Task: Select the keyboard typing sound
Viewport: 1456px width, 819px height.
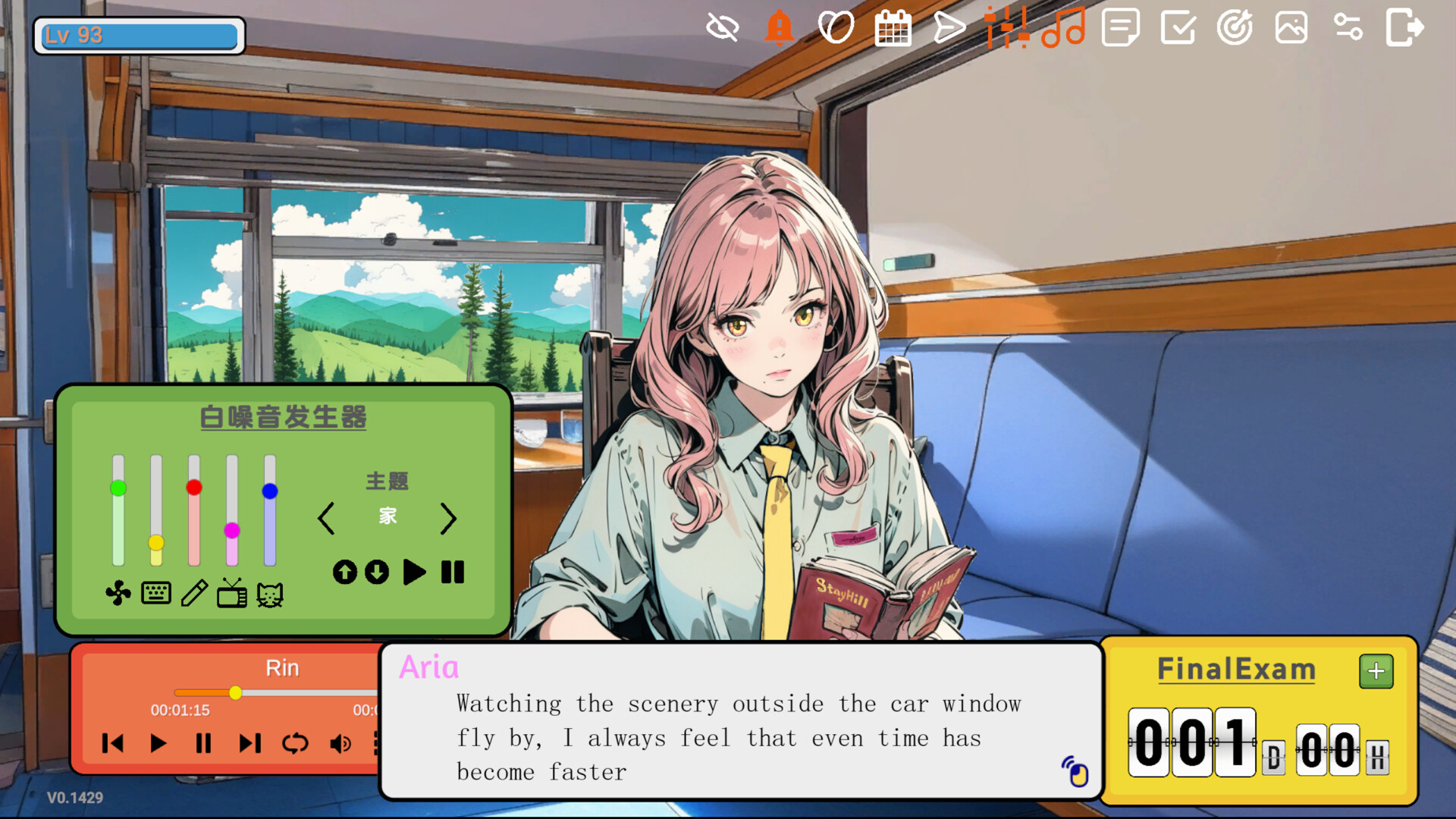Action: [x=155, y=594]
